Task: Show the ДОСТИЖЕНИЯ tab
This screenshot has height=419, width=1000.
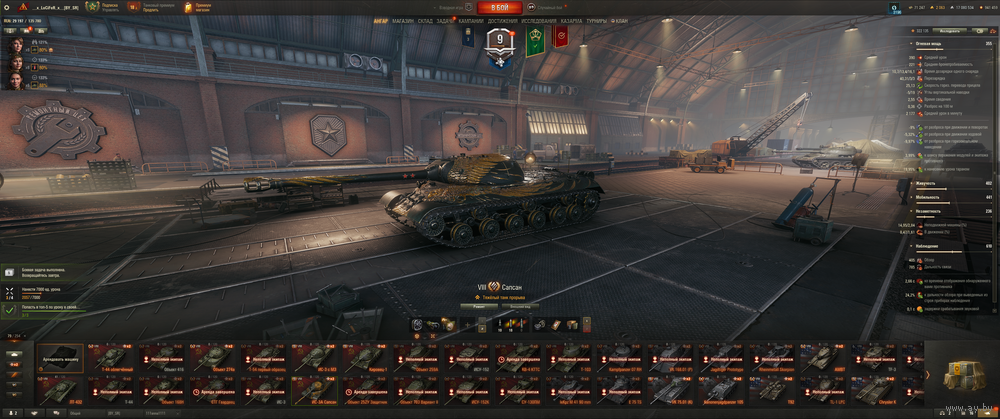Action: (x=503, y=20)
